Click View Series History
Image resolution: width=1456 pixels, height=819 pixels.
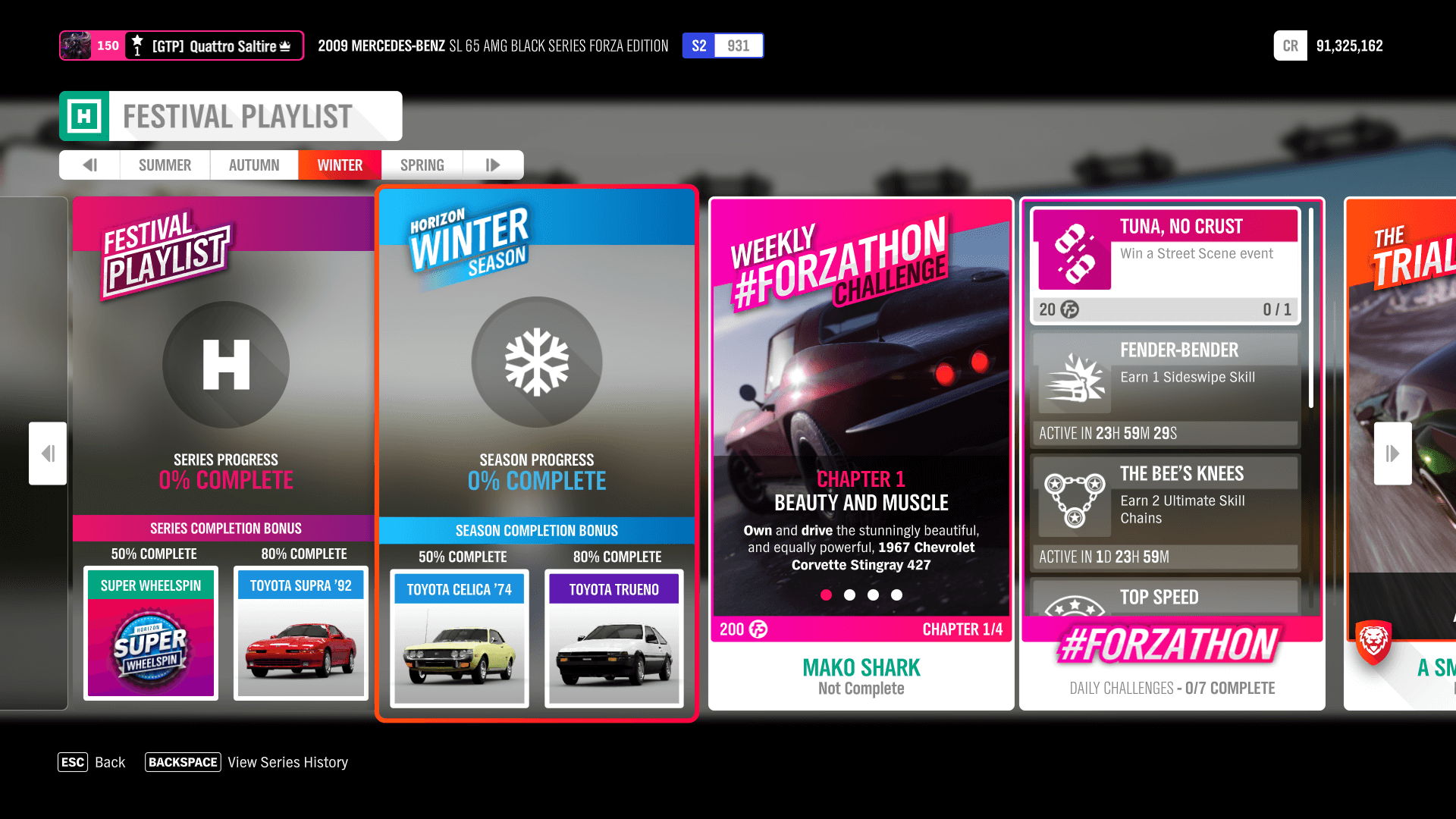(x=287, y=762)
